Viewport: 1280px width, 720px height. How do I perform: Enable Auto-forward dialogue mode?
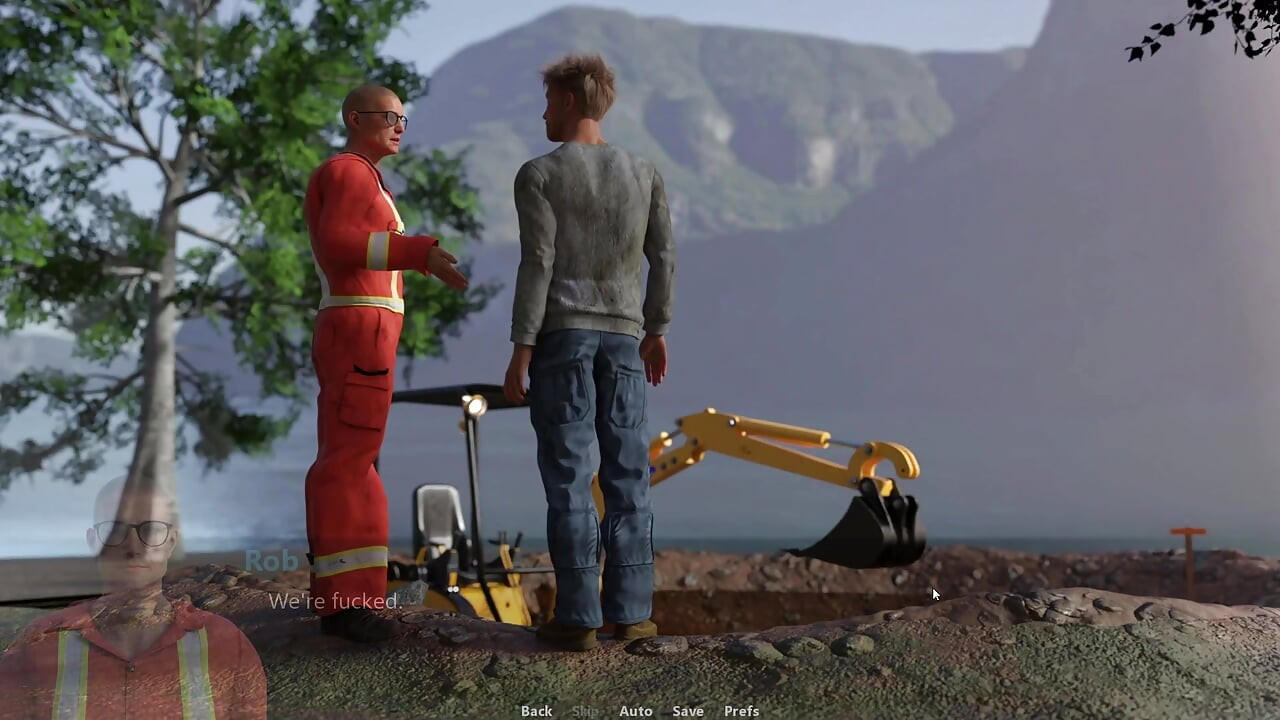point(636,710)
